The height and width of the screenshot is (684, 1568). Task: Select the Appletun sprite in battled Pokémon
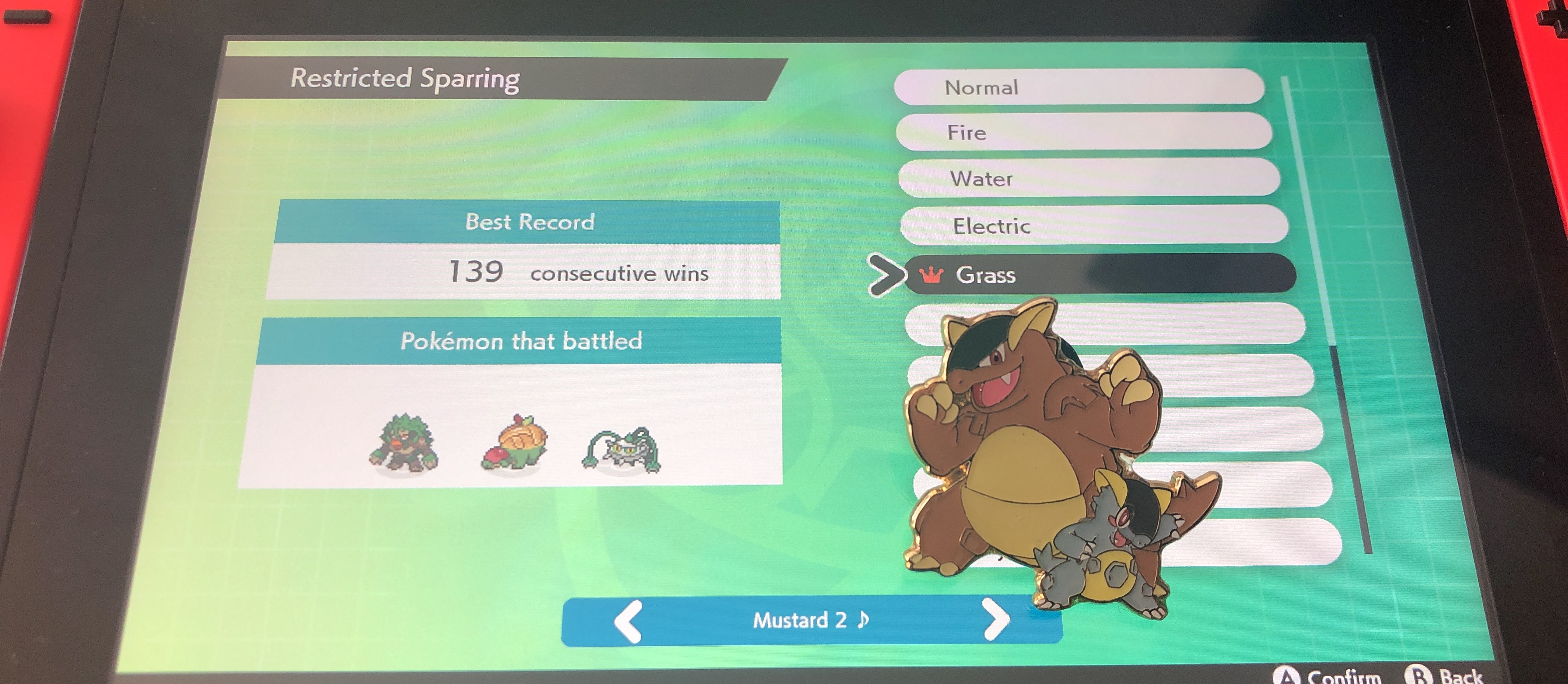point(514,443)
